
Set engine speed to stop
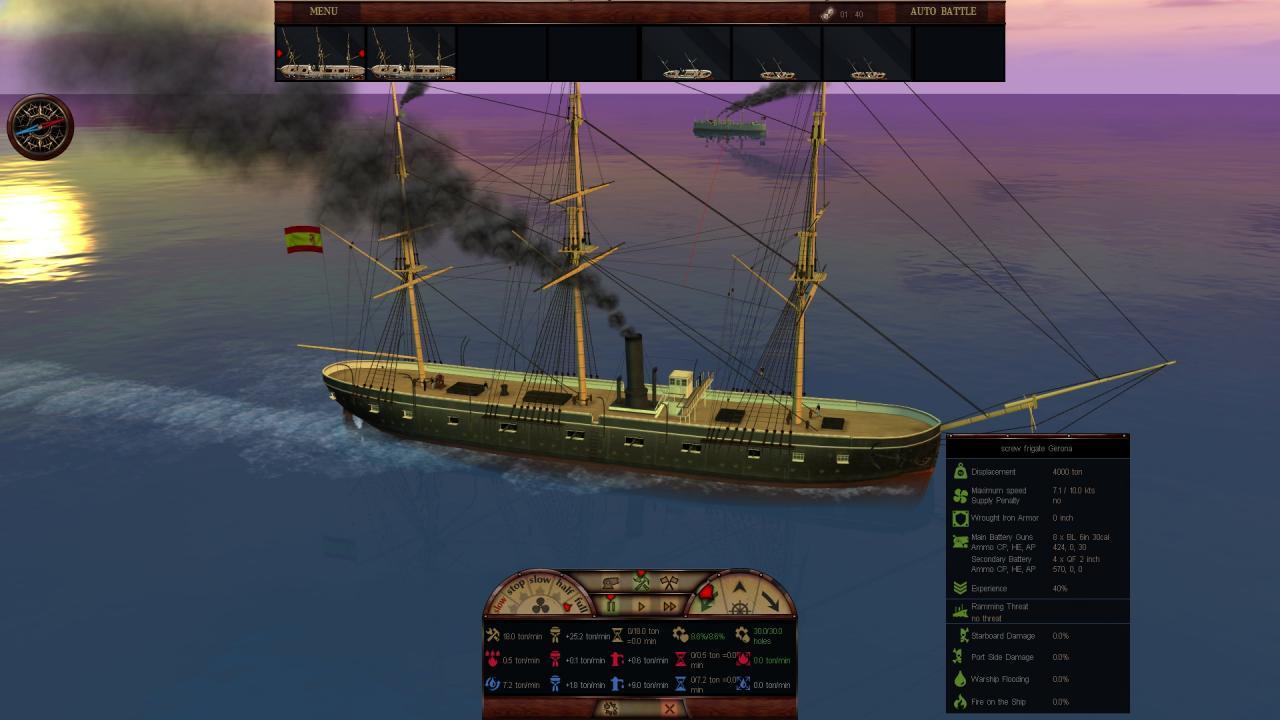tap(516, 587)
